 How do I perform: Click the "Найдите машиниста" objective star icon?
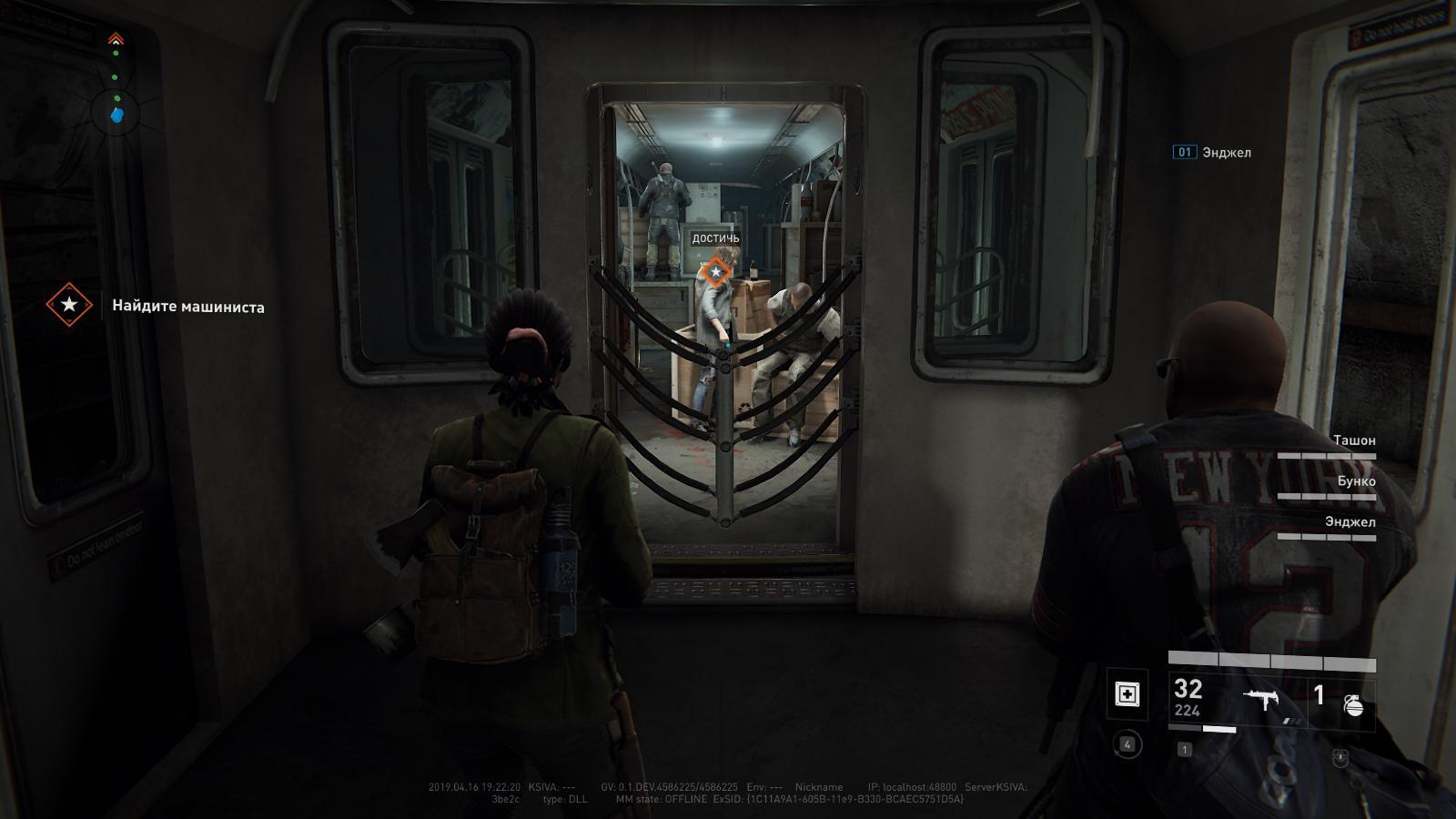pyautogui.click(x=69, y=305)
